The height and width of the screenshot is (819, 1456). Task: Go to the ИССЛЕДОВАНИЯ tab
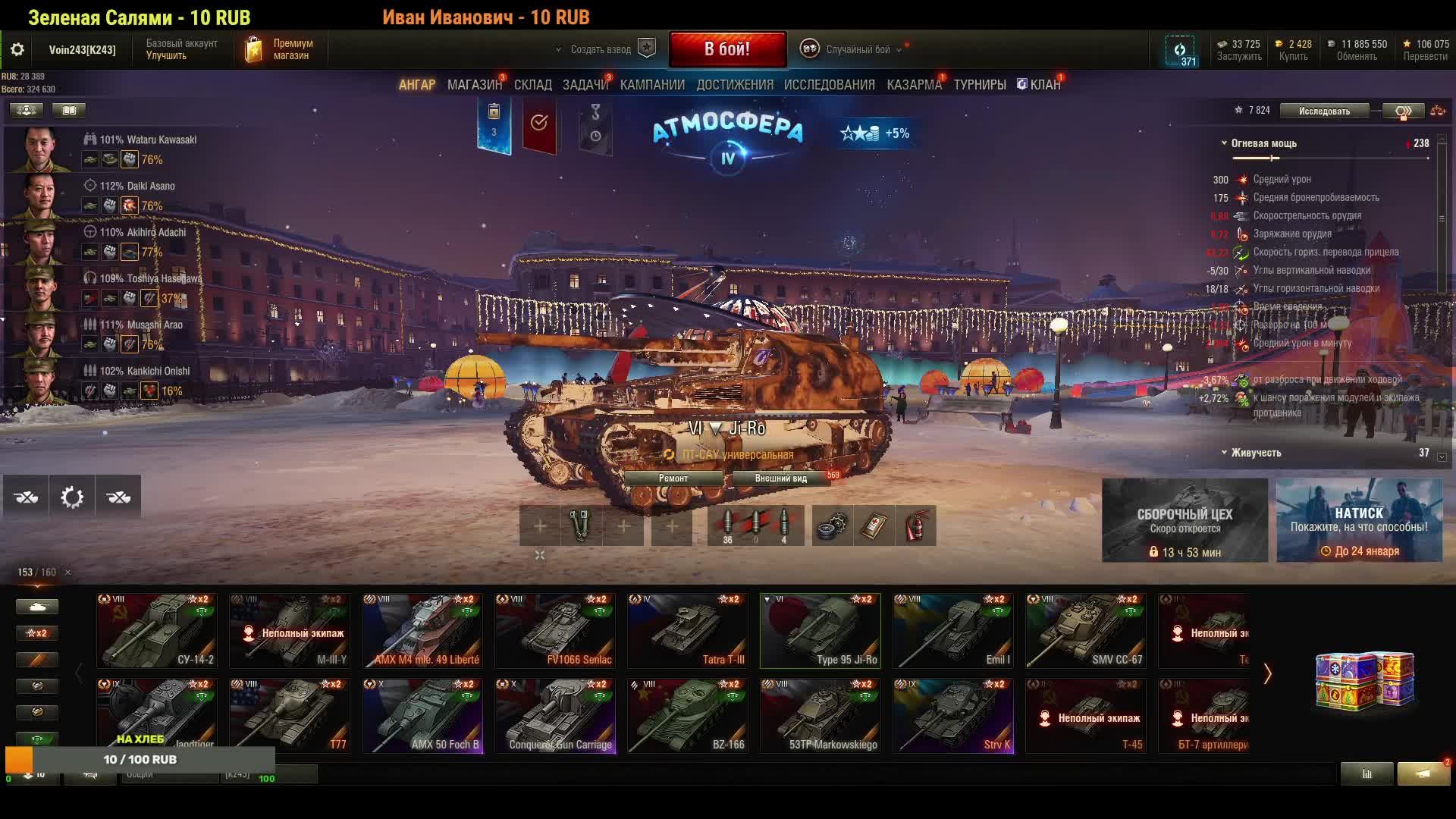(x=829, y=85)
